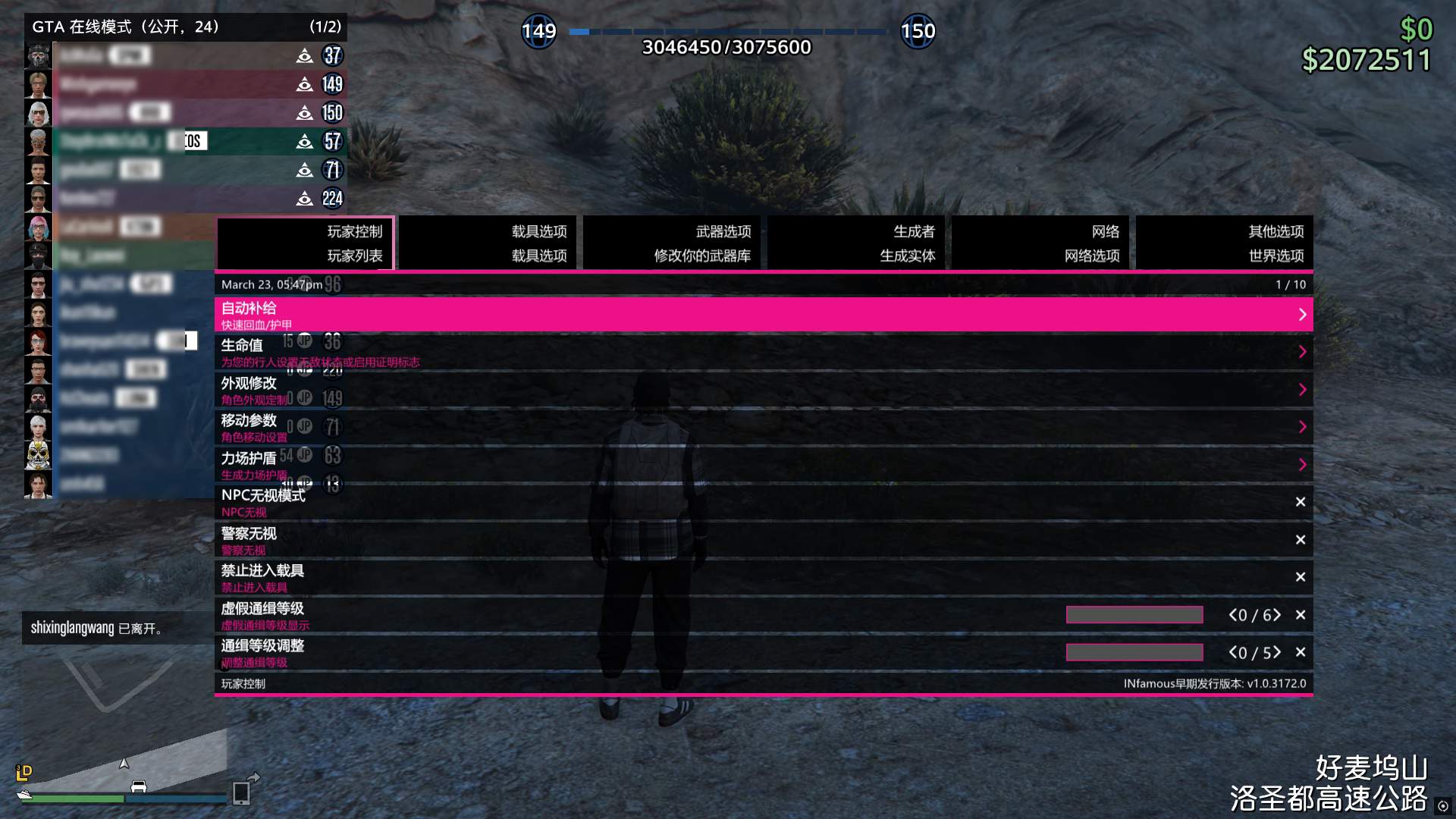Open the 载具选项 tab
The width and height of the screenshot is (1456, 819).
pyautogui.click(x=488, y=243)
